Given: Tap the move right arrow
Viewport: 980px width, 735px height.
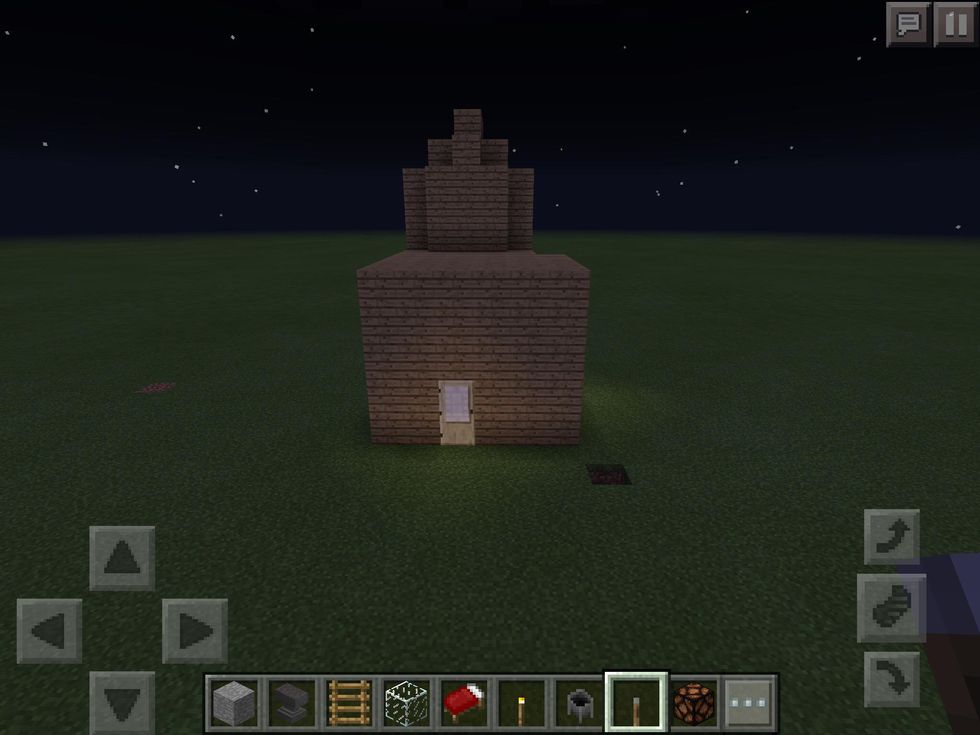Looking at the screenshot, I should [194, 631].
